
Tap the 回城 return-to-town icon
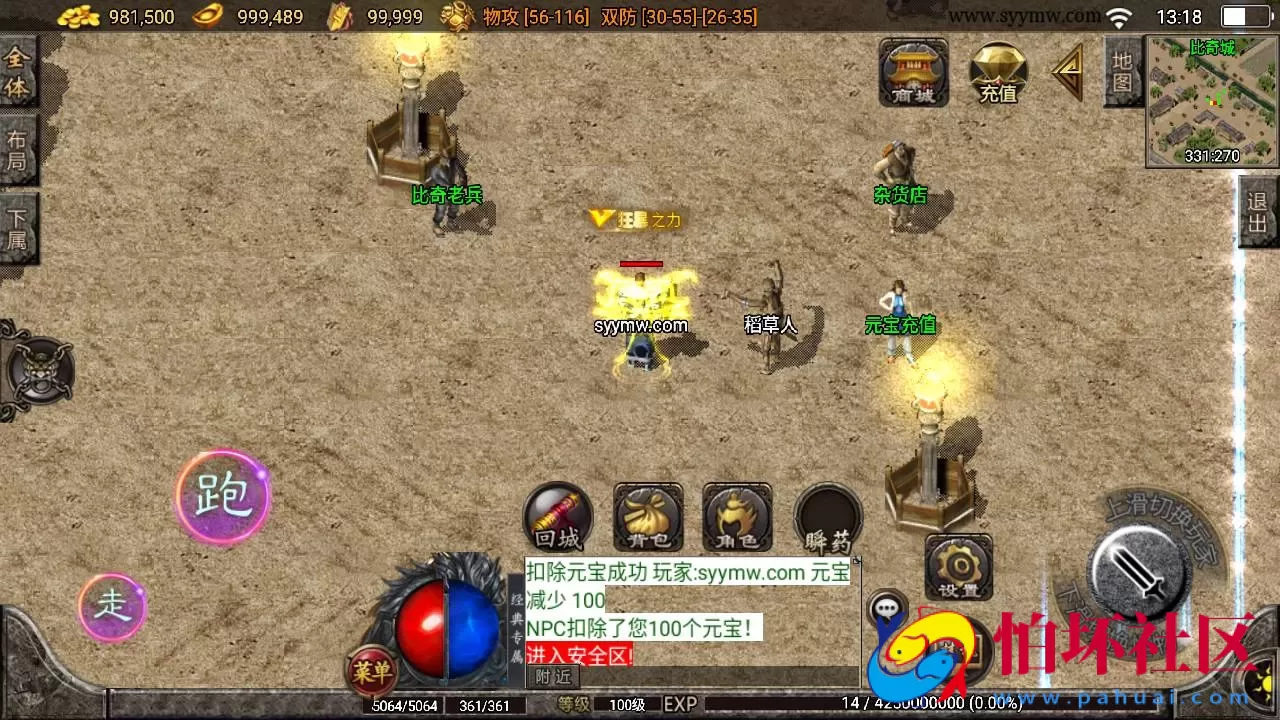click(x=557, y=517)
